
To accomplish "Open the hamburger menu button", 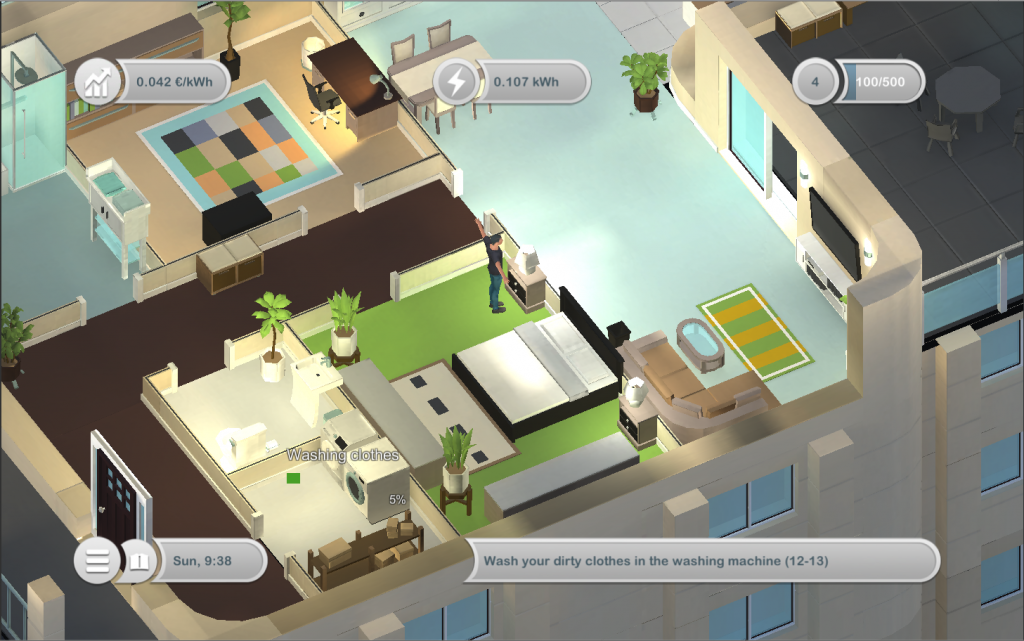I will point(97,561).
